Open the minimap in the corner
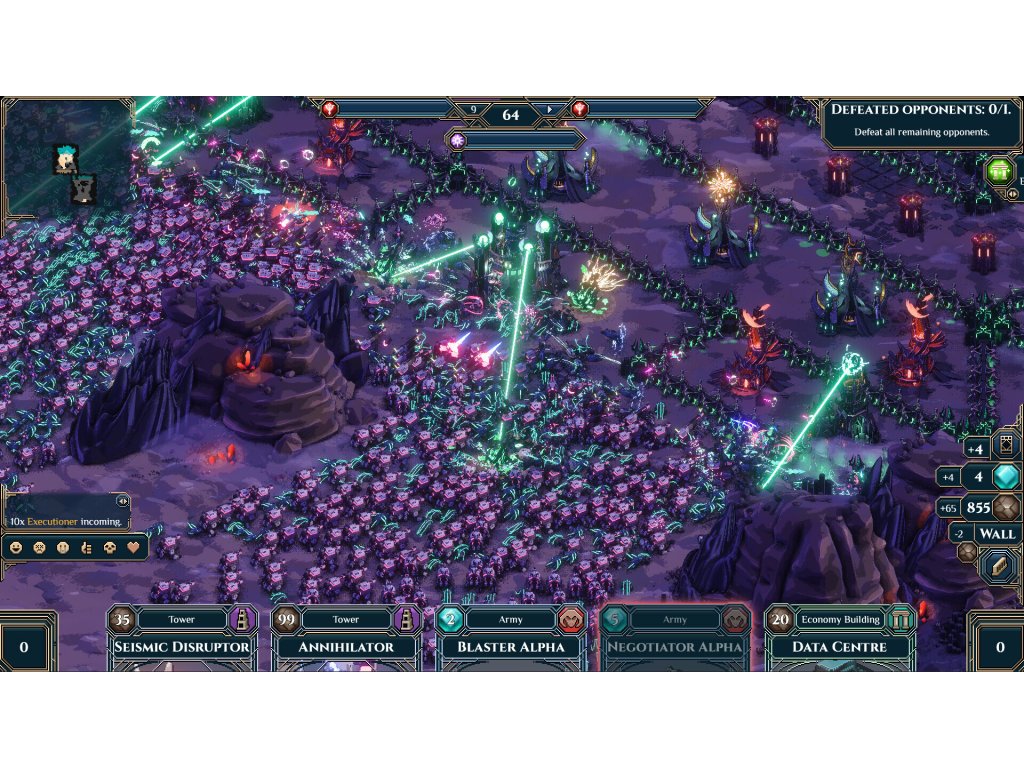Screen dimensions: 1024x768 coord(66,155)
